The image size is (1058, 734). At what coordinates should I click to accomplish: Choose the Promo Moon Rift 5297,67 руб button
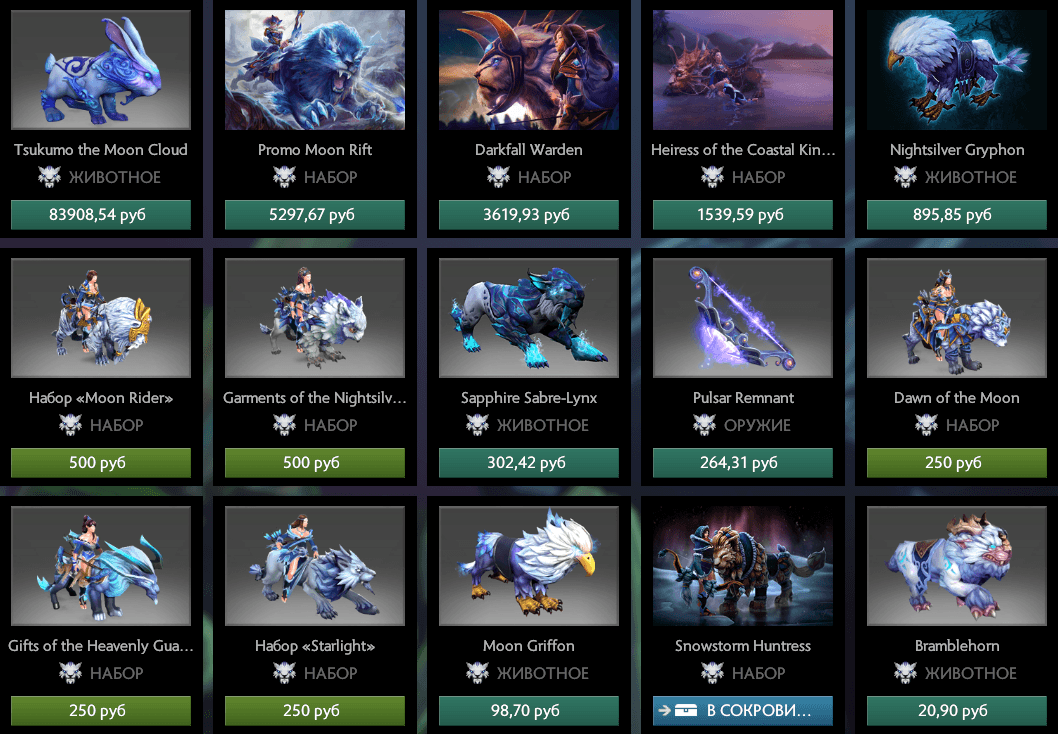[315, 215]
